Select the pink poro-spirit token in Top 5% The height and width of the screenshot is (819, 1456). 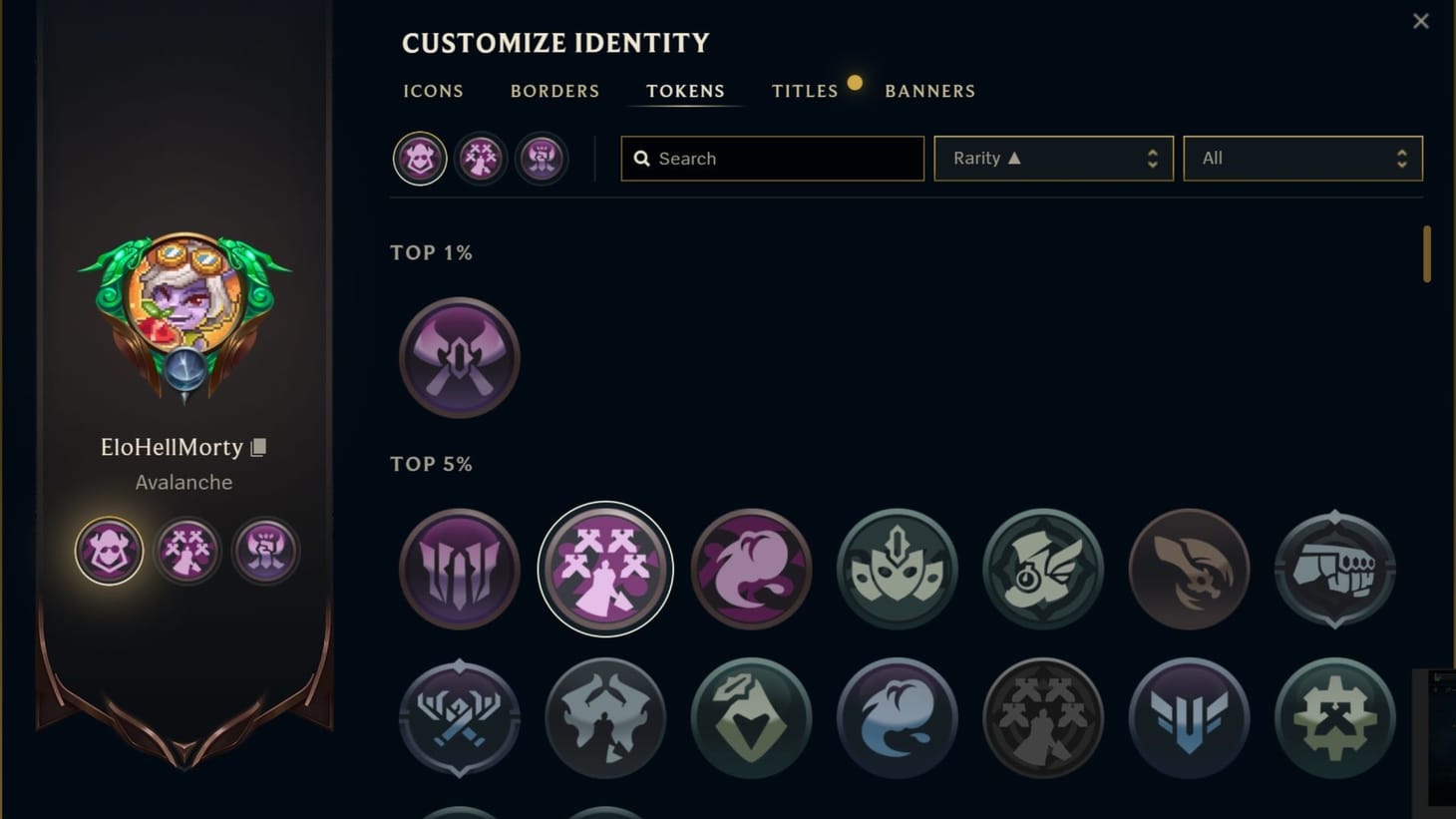(x=750, y=569)
